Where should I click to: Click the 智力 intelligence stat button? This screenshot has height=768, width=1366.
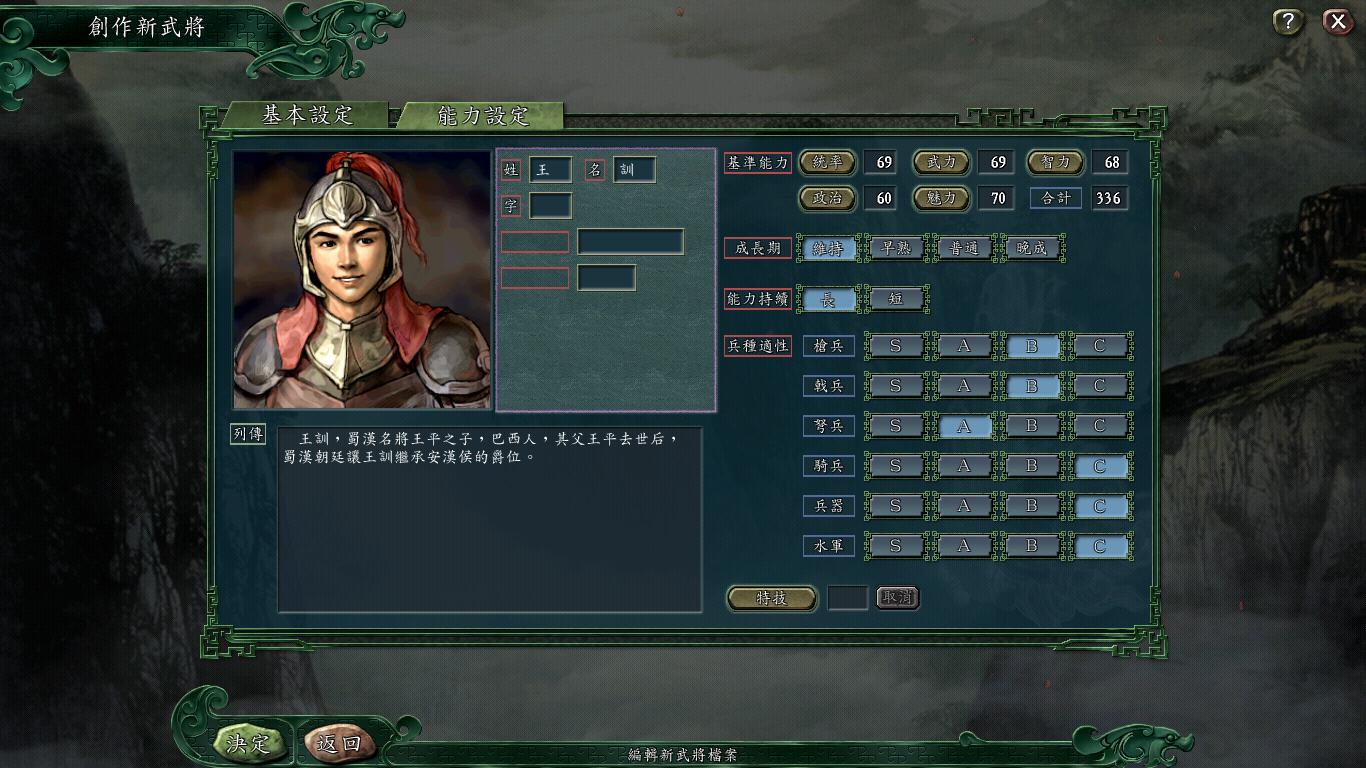pyautogui.click(x=1055, y=162)
